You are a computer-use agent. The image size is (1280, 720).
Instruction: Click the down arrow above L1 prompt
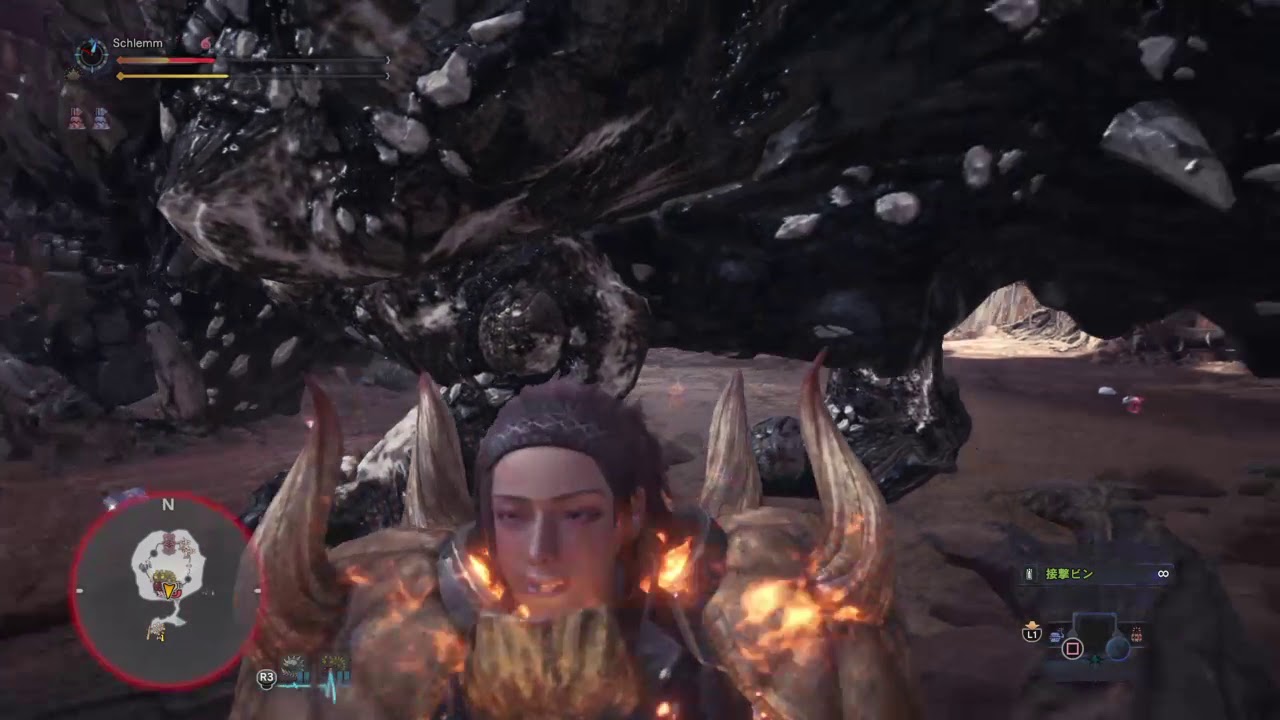click(x=1033, y=625)
